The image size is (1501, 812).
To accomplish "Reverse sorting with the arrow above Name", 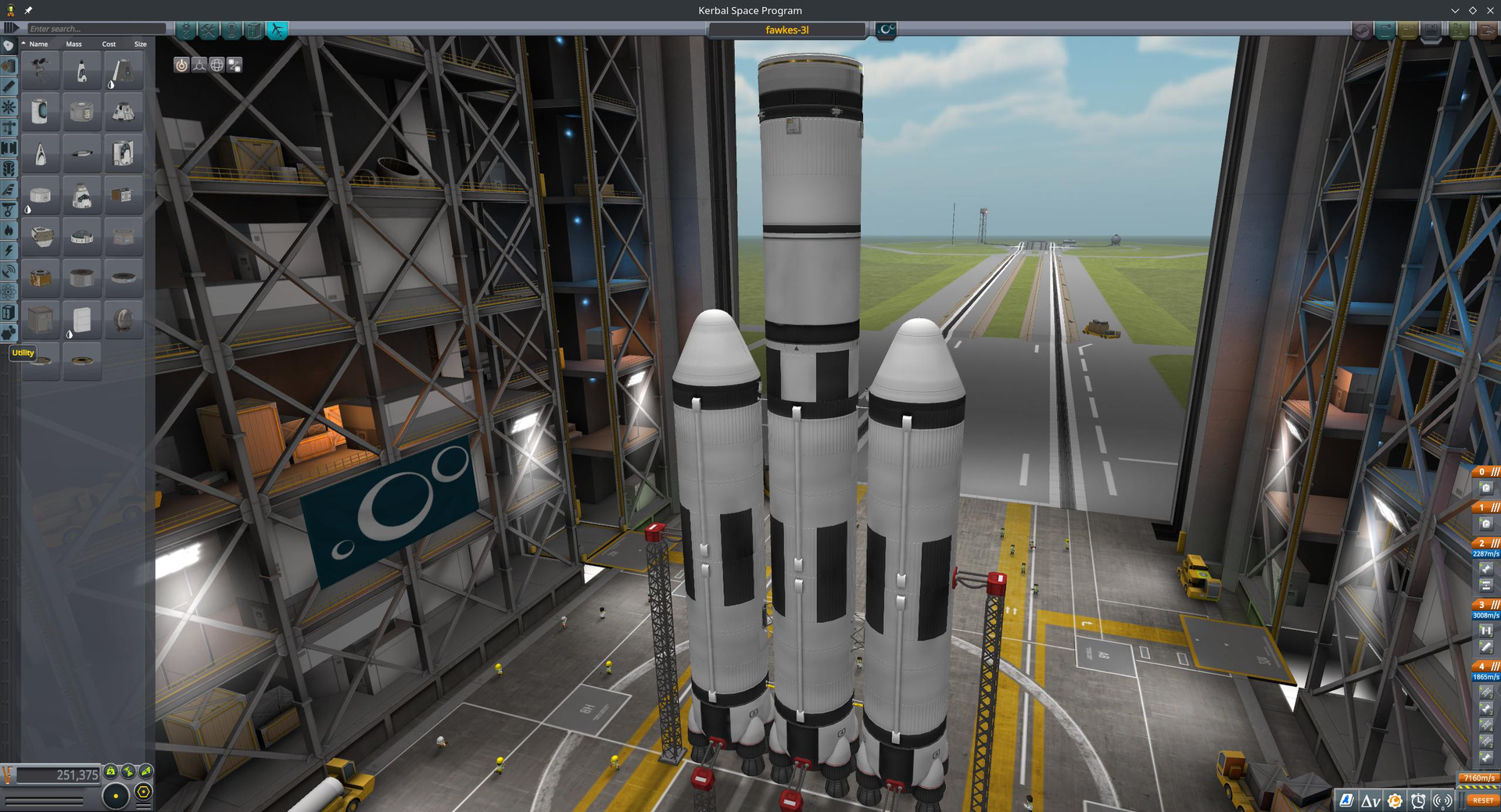I will (23, 44).
